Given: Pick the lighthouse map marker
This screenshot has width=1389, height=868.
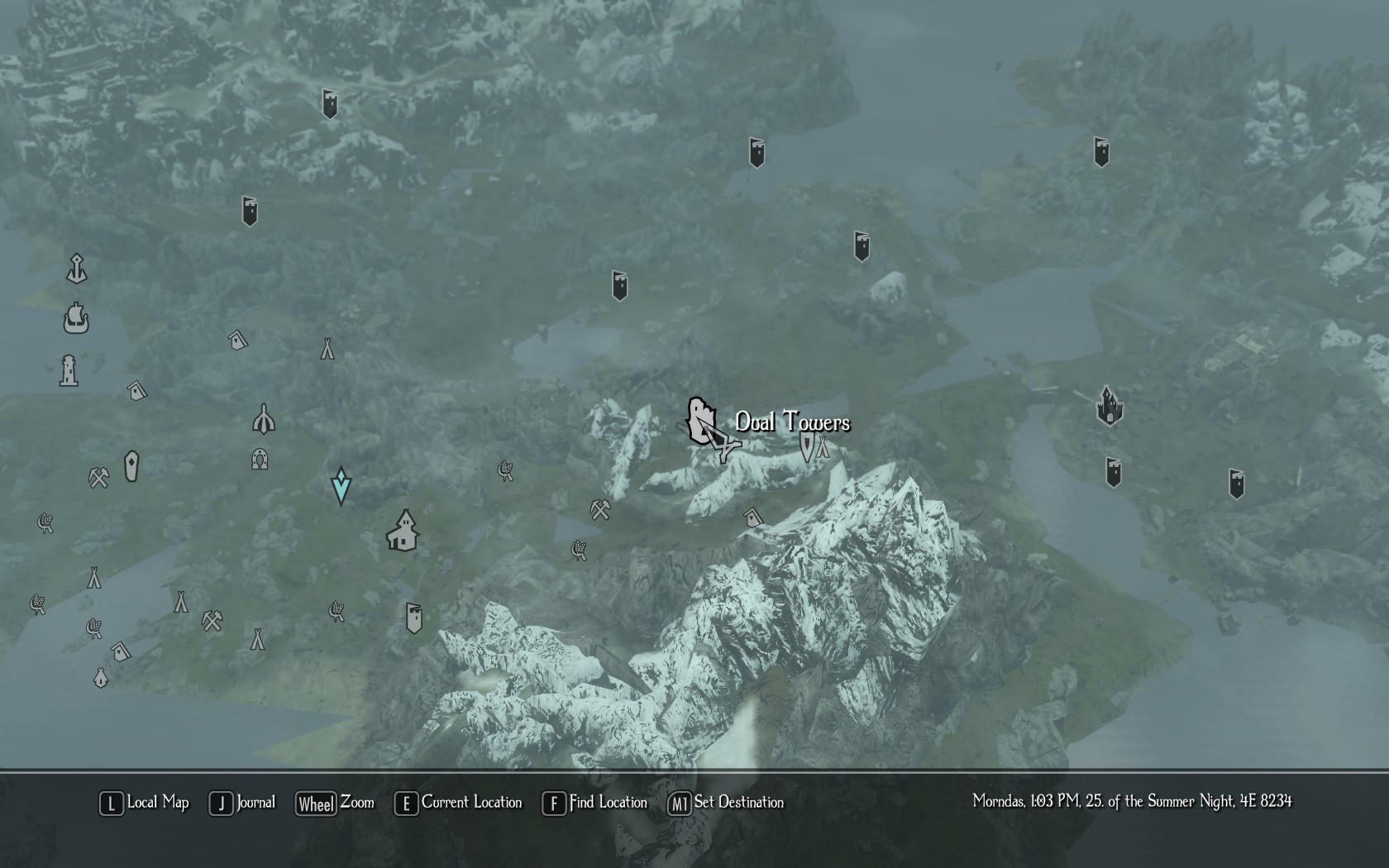Looking at the screenshot, I should click(x=69, y=370).
